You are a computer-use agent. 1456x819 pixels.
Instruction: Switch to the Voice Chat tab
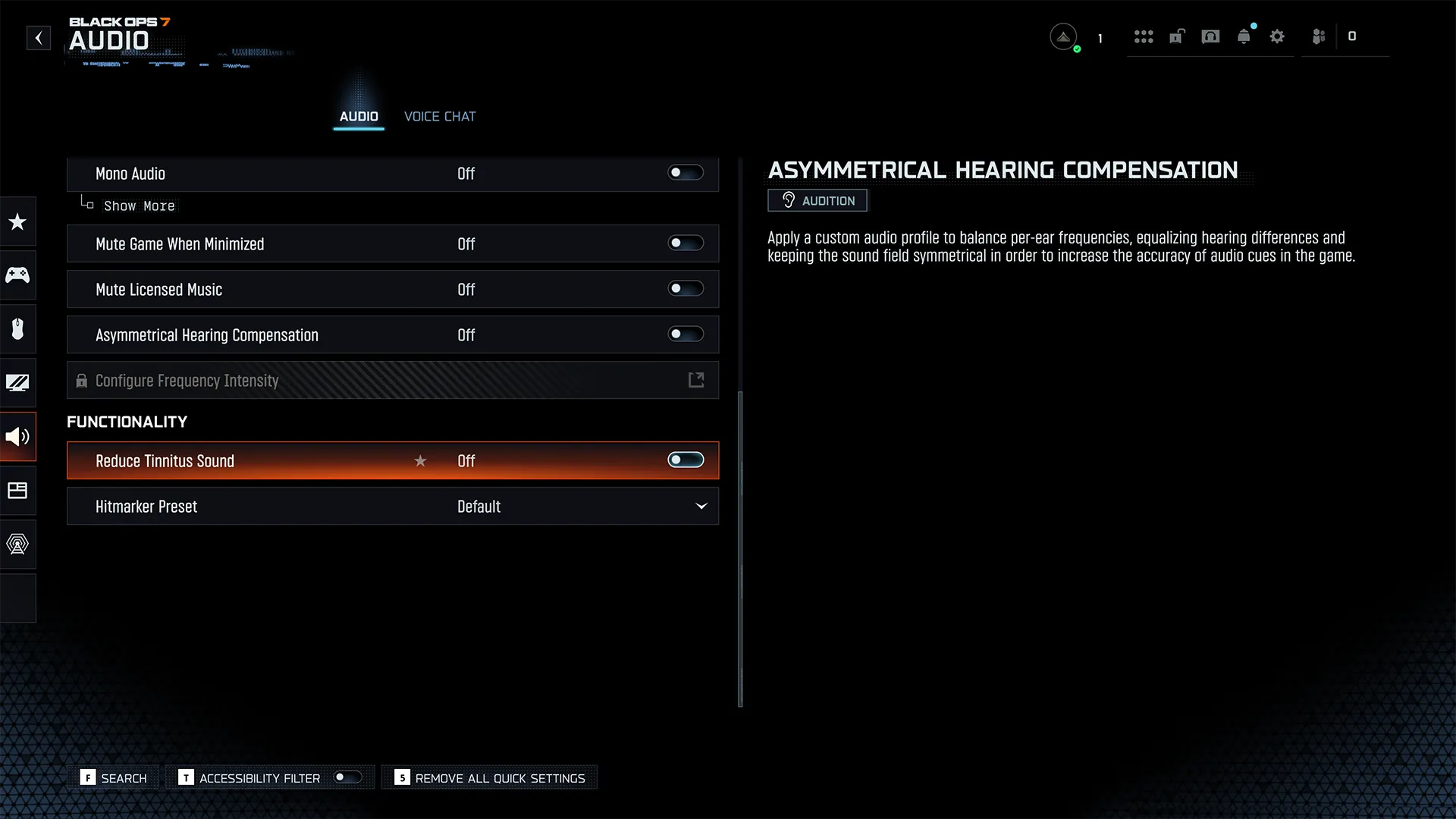pyautogui.click(x=440, y=116)
